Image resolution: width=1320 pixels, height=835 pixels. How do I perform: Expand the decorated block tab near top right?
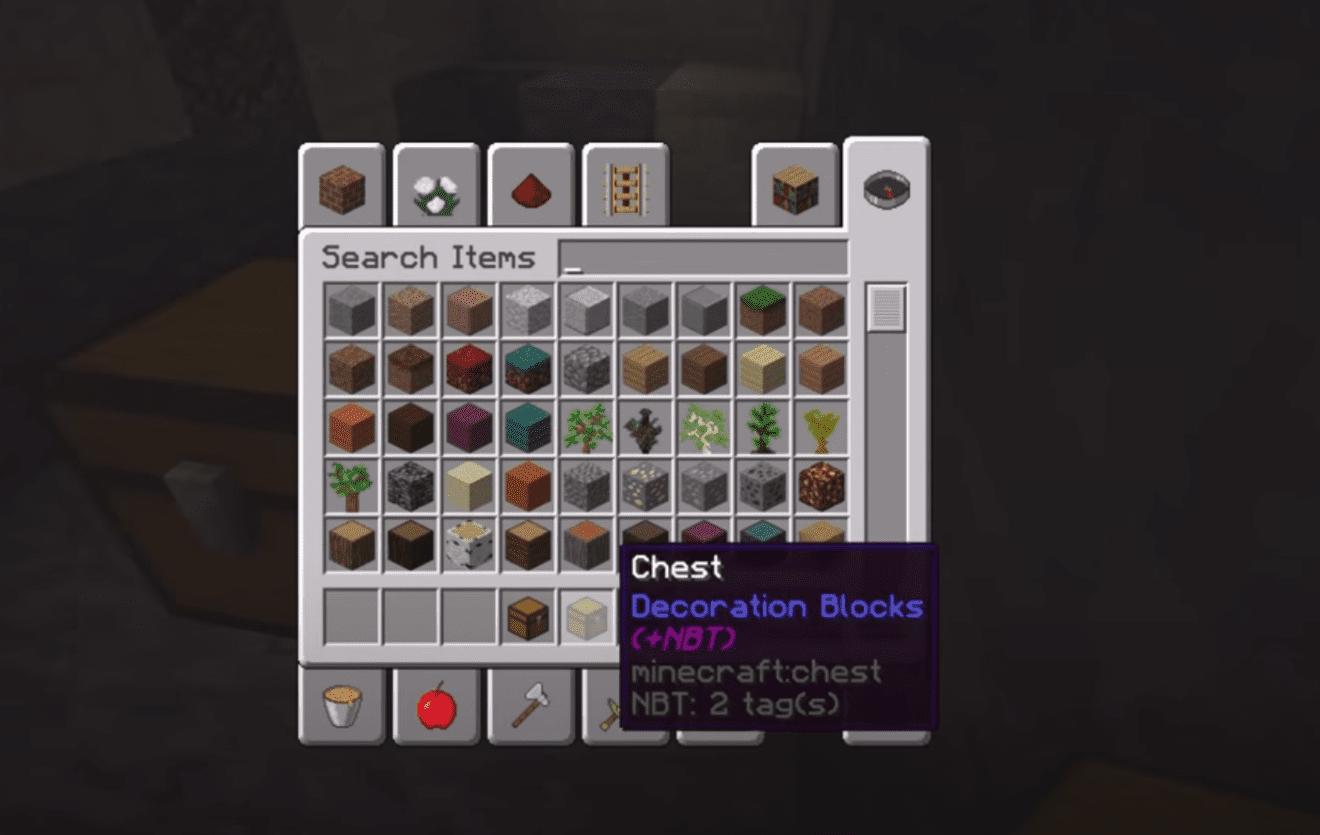click(793, 186)
